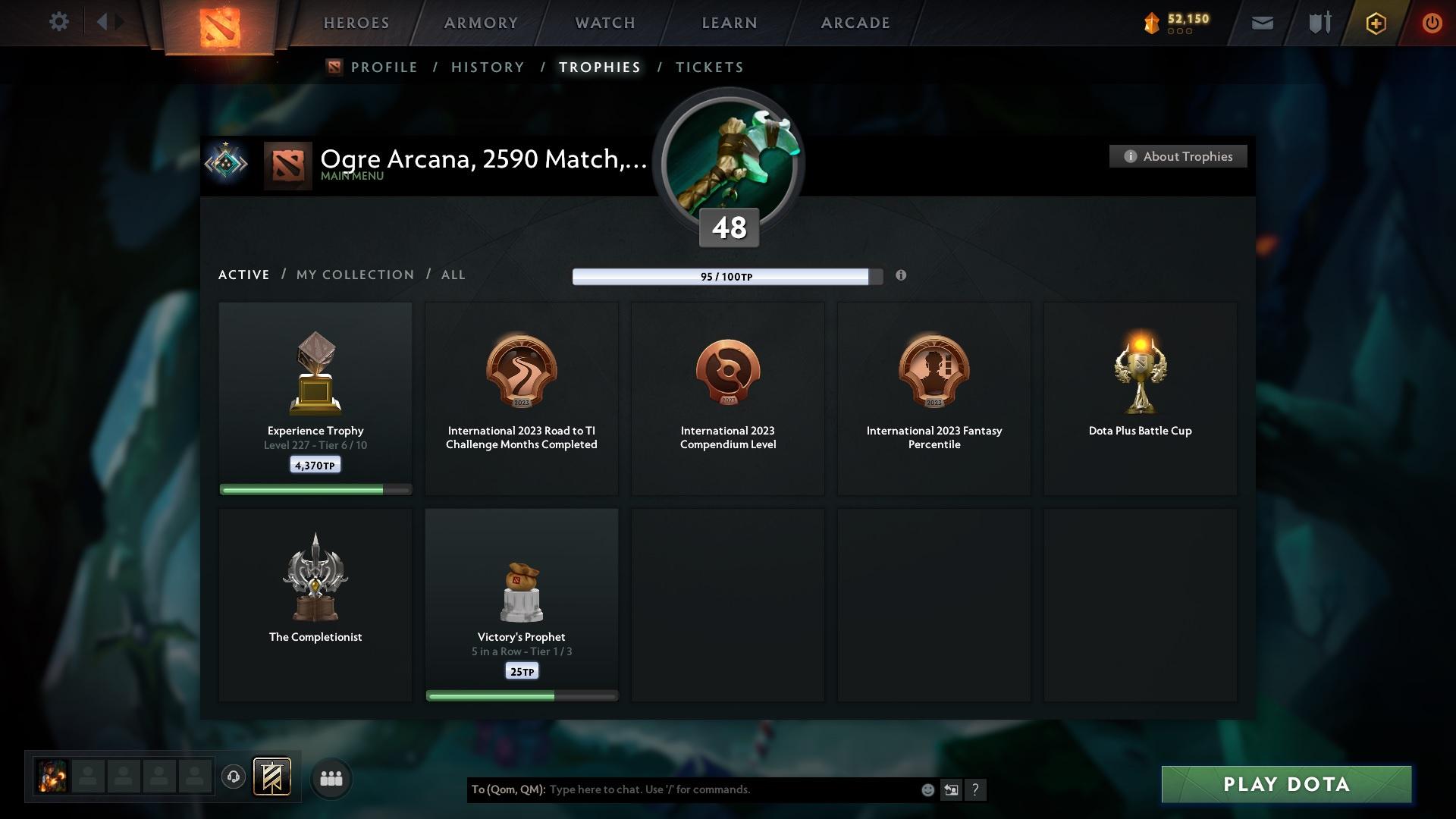This screenshot has height=819, width=1456.
Task: Click the armory shield and sword icon
Action: pos(1319,23)
